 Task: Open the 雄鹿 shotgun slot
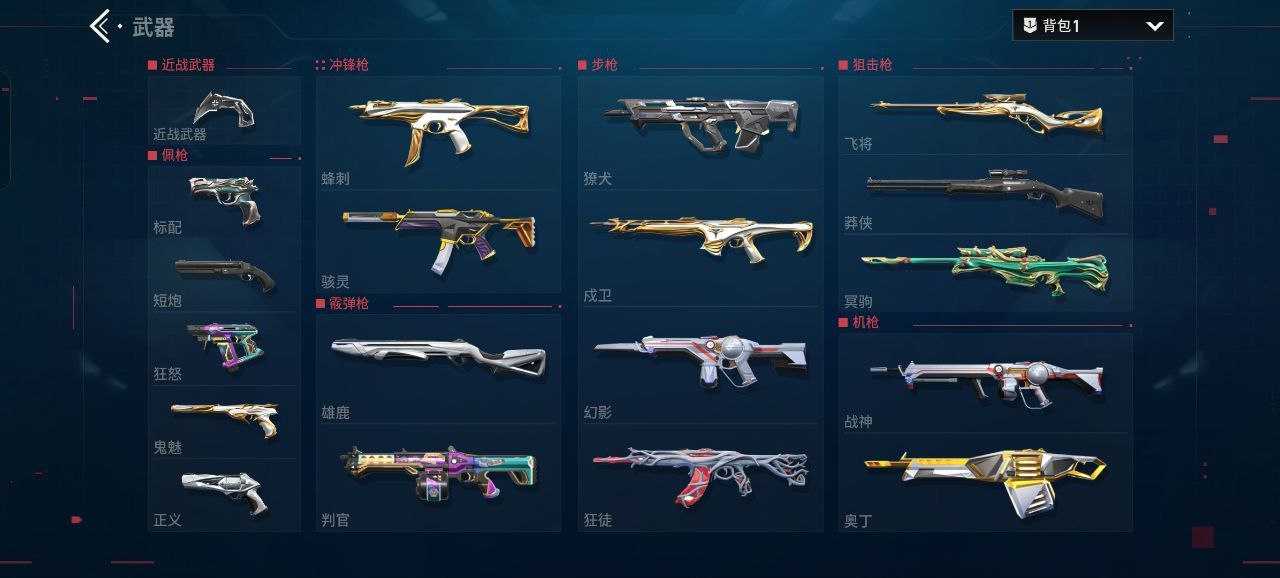pos(438,365)
